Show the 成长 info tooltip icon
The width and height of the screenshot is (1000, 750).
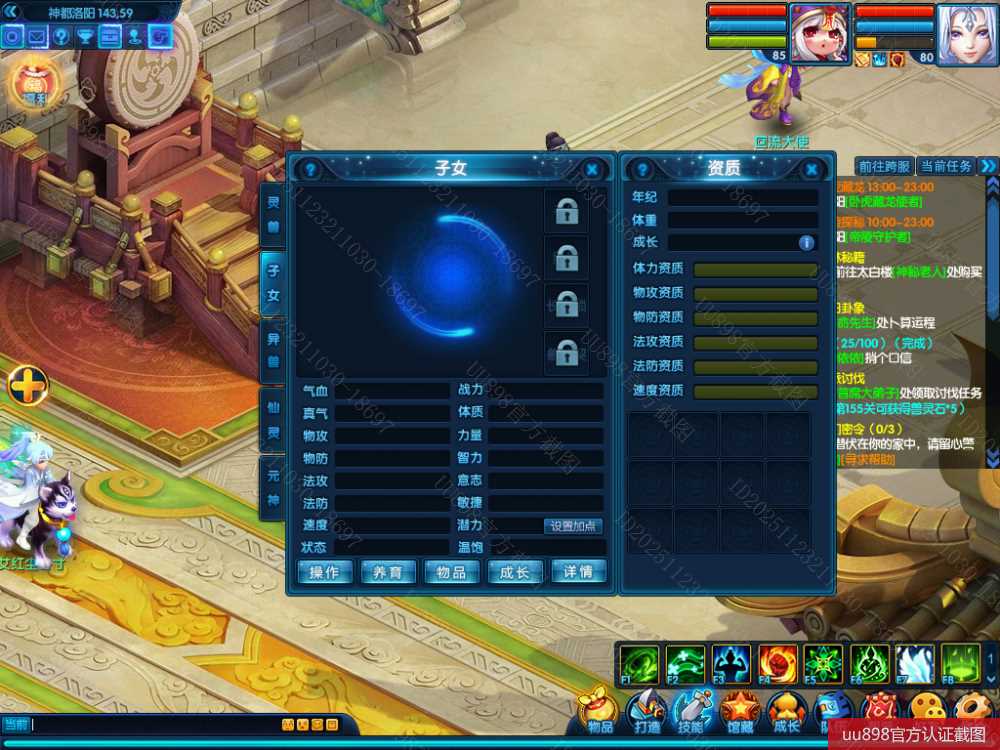806,243
